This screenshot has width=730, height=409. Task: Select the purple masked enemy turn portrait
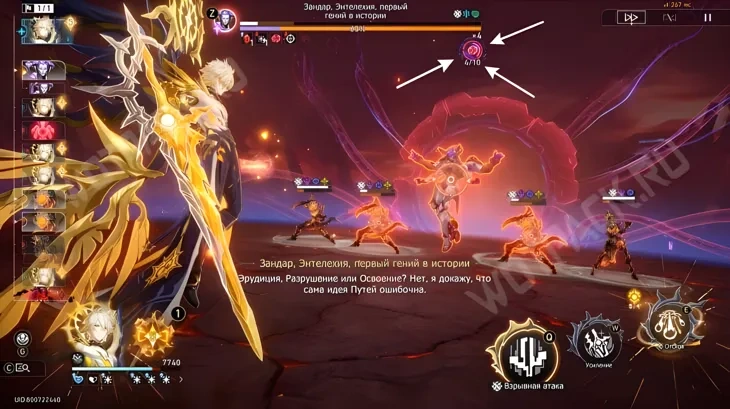(43, 71)
